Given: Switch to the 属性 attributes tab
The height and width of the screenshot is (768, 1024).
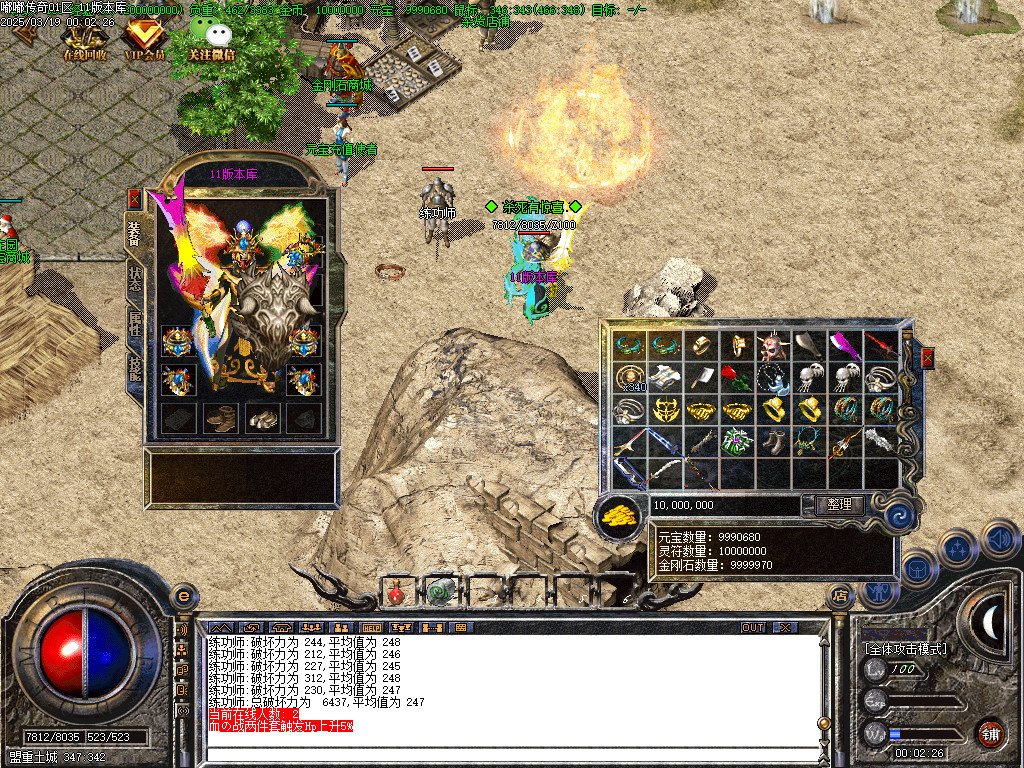Looking at the screenshot, I should click(134, 322).
